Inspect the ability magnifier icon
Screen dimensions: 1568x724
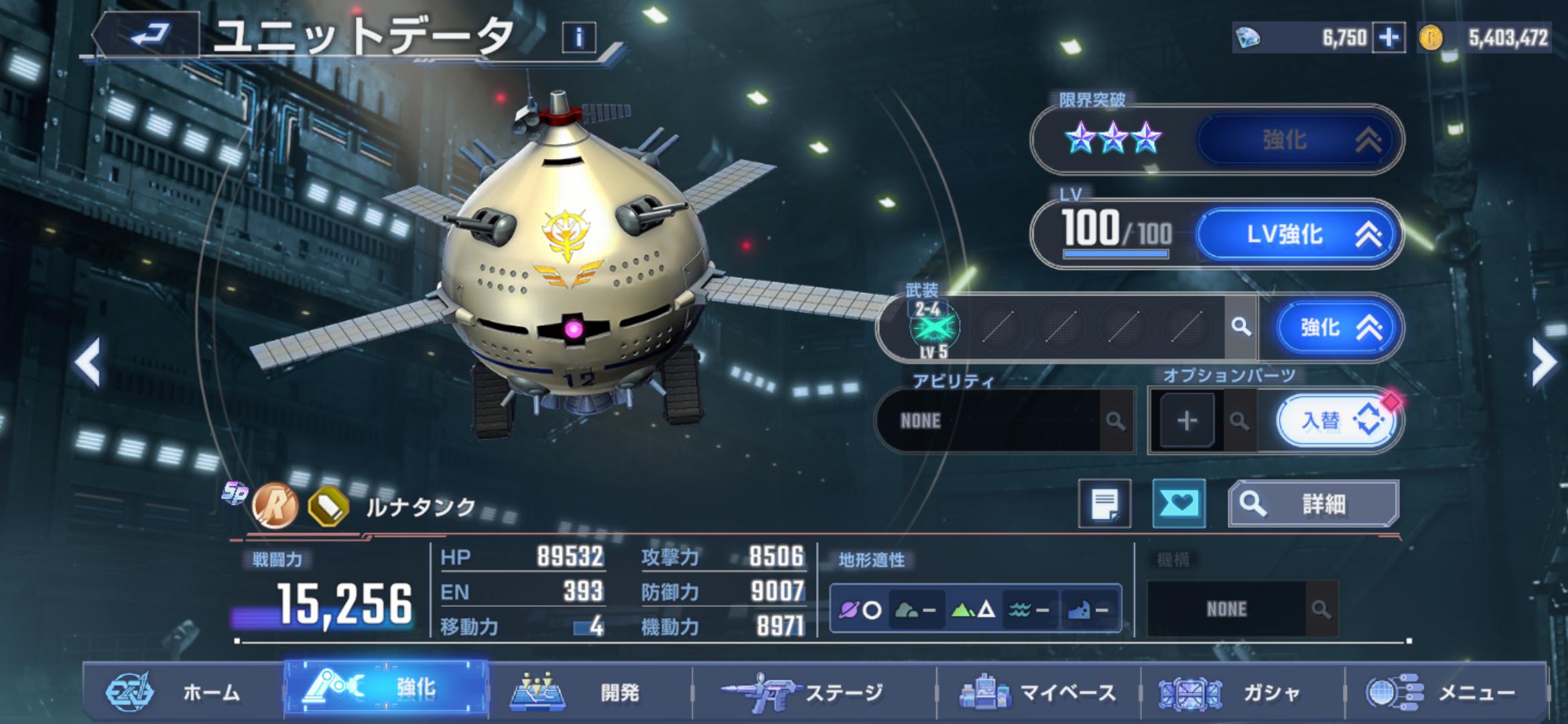[x=1115, y=421]
